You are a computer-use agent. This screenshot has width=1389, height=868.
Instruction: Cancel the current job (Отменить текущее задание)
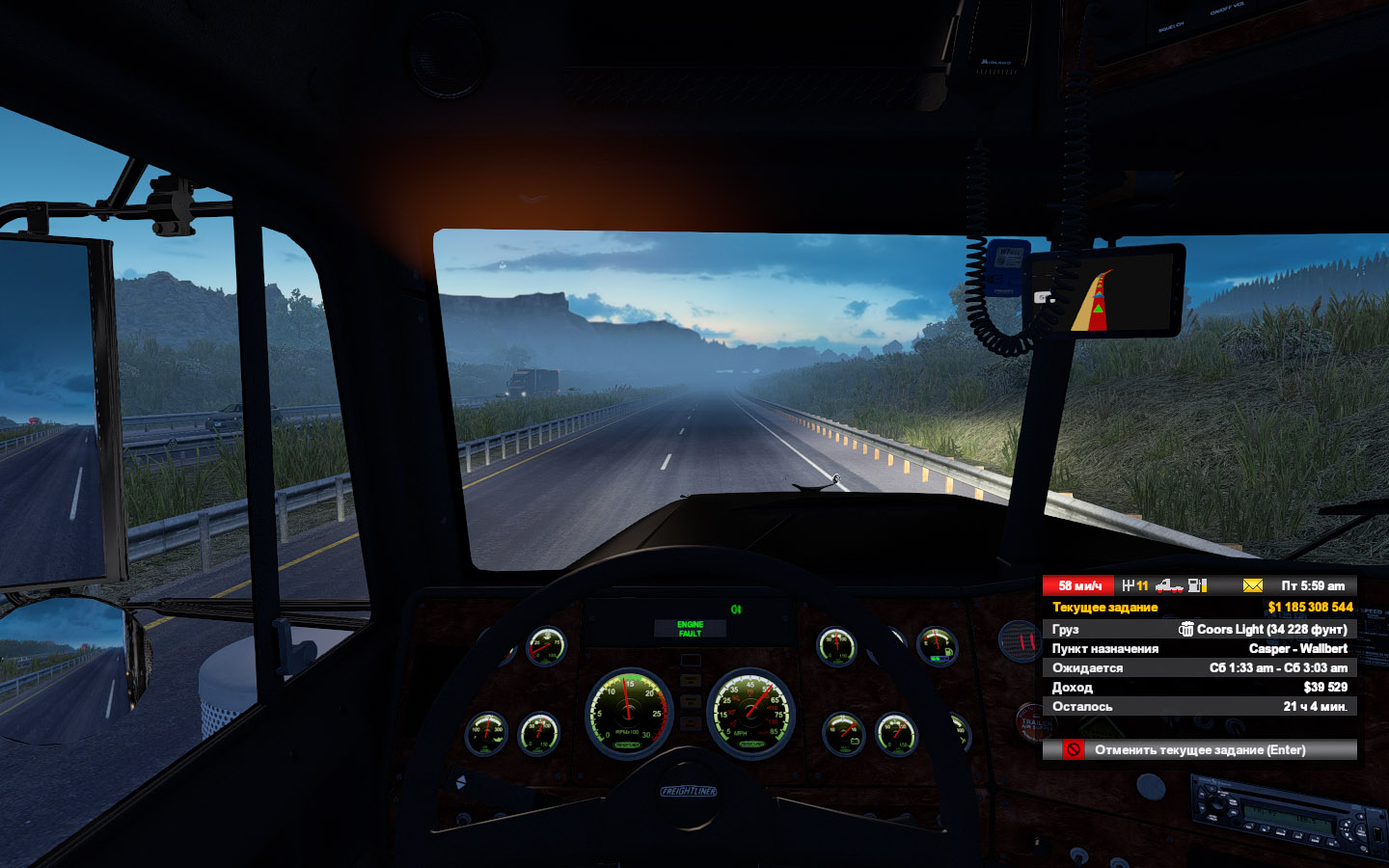pyautogui.click(x=1199, y=749)
